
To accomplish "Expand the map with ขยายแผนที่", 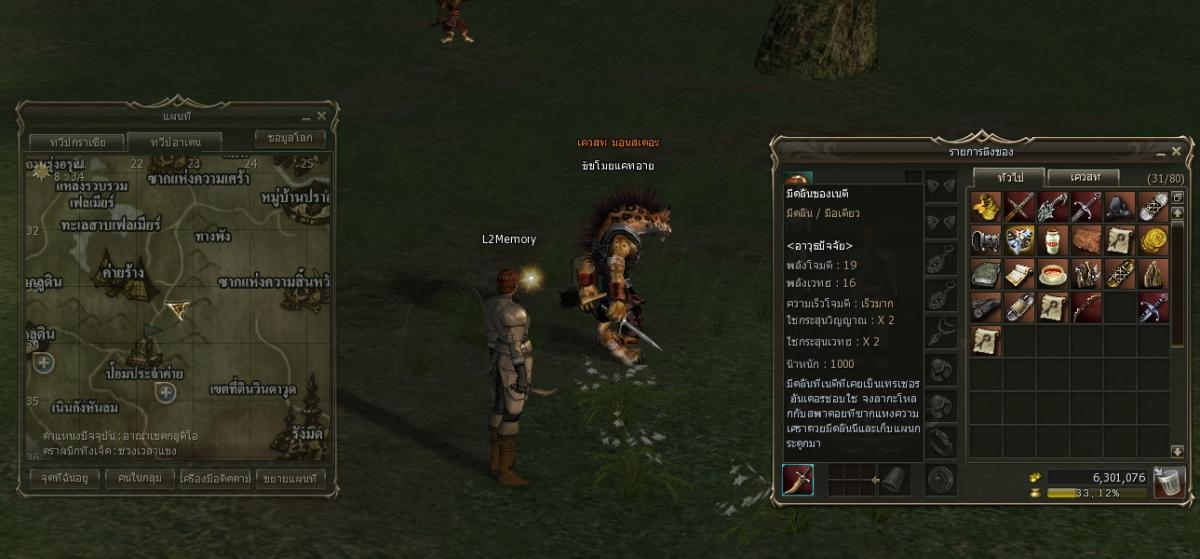I will (290, 478).
